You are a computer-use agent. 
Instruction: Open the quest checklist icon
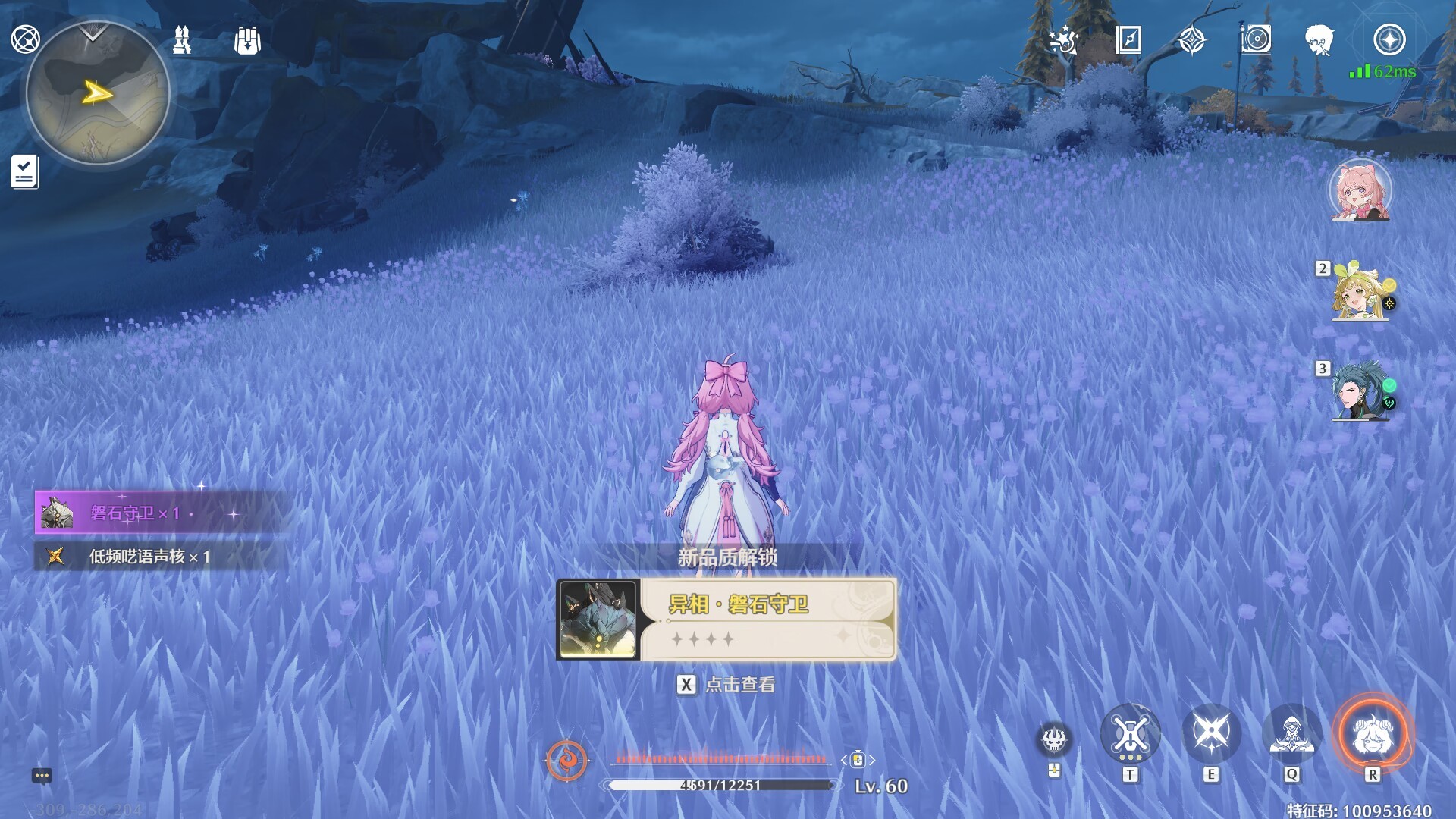[x=24, y=171]
